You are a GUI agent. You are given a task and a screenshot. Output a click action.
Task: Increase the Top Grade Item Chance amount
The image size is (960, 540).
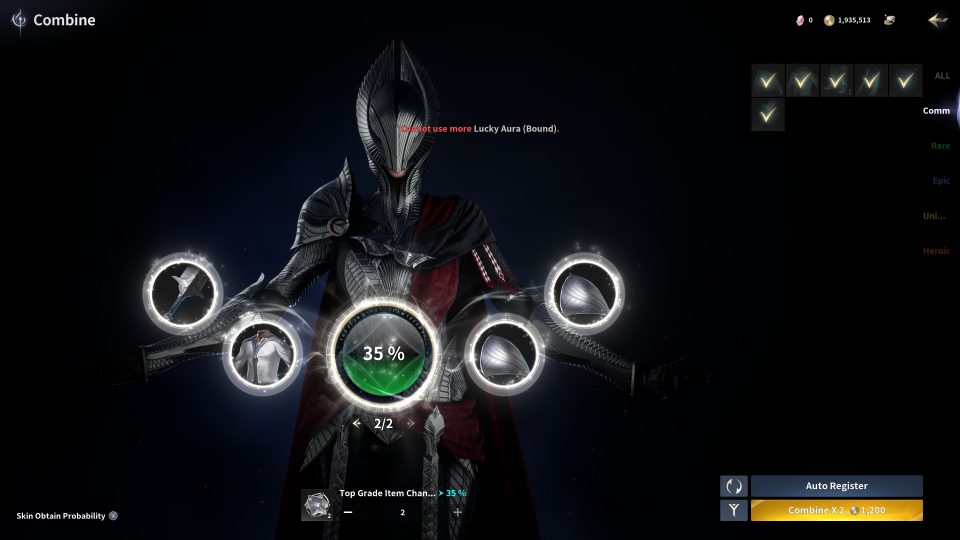[x=458, y=512]
